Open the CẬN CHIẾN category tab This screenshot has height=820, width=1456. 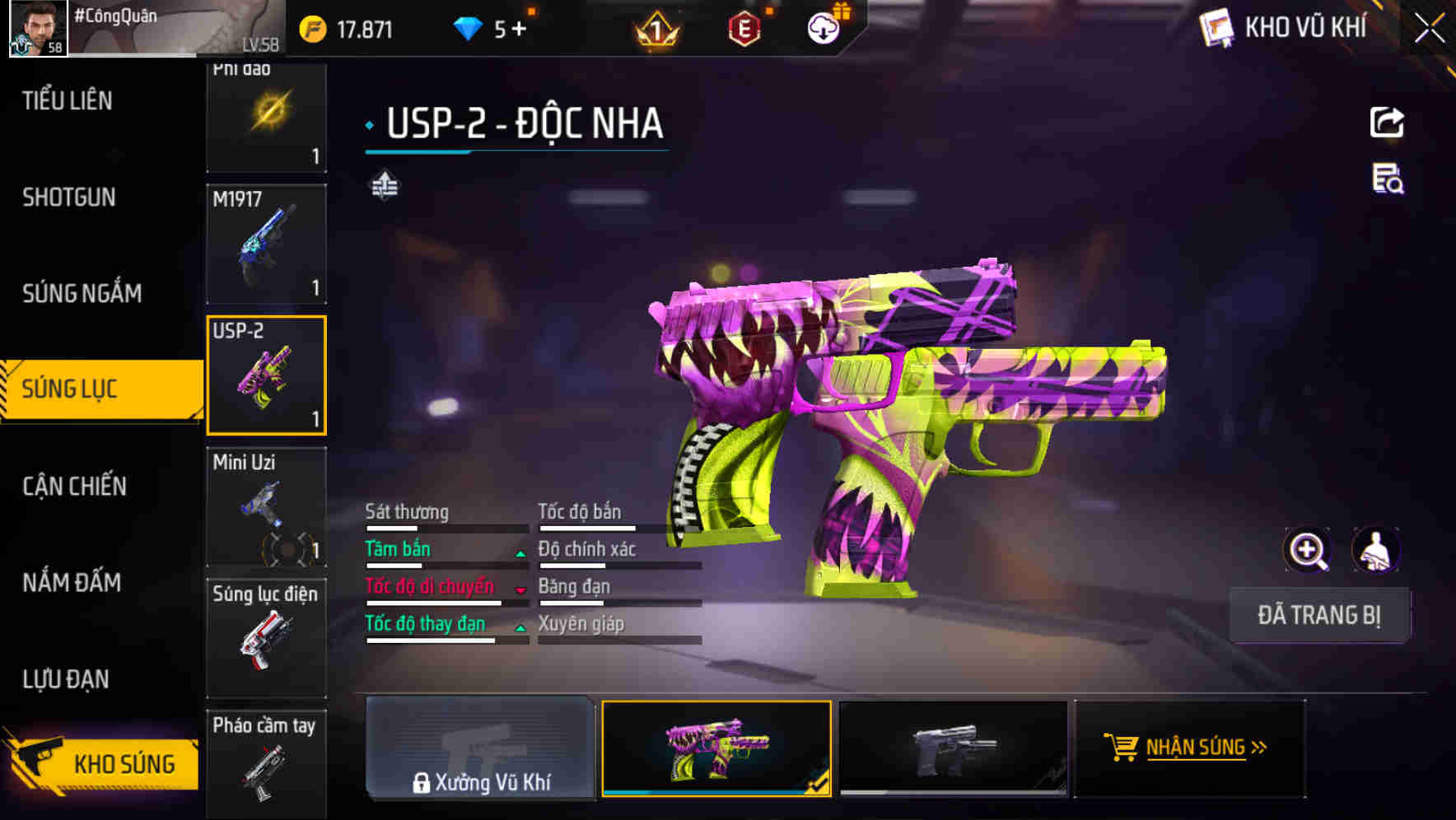[x=72, y=487]
